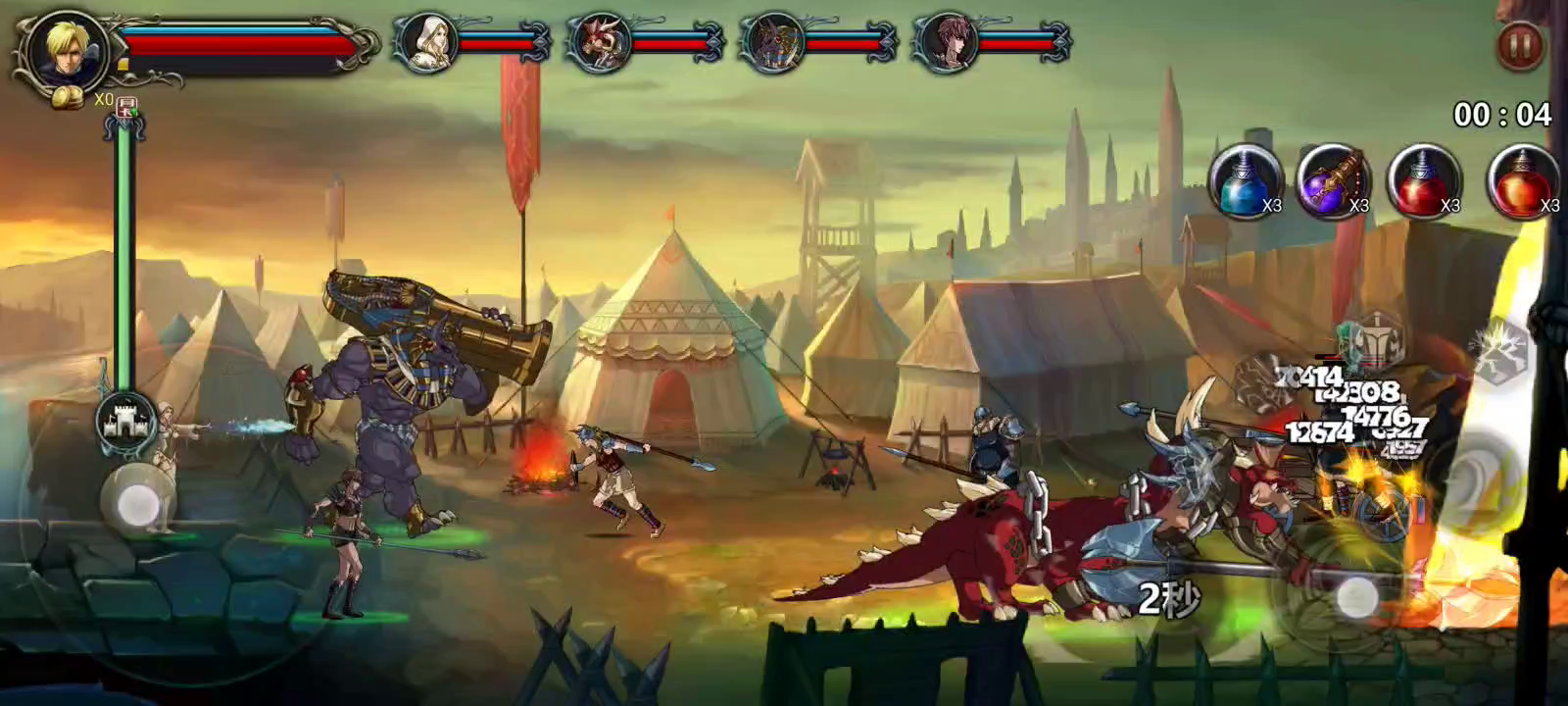This screenshot has width=1568, height=706.
Task: Pause the battle with the pause button
Action: 1520,44
